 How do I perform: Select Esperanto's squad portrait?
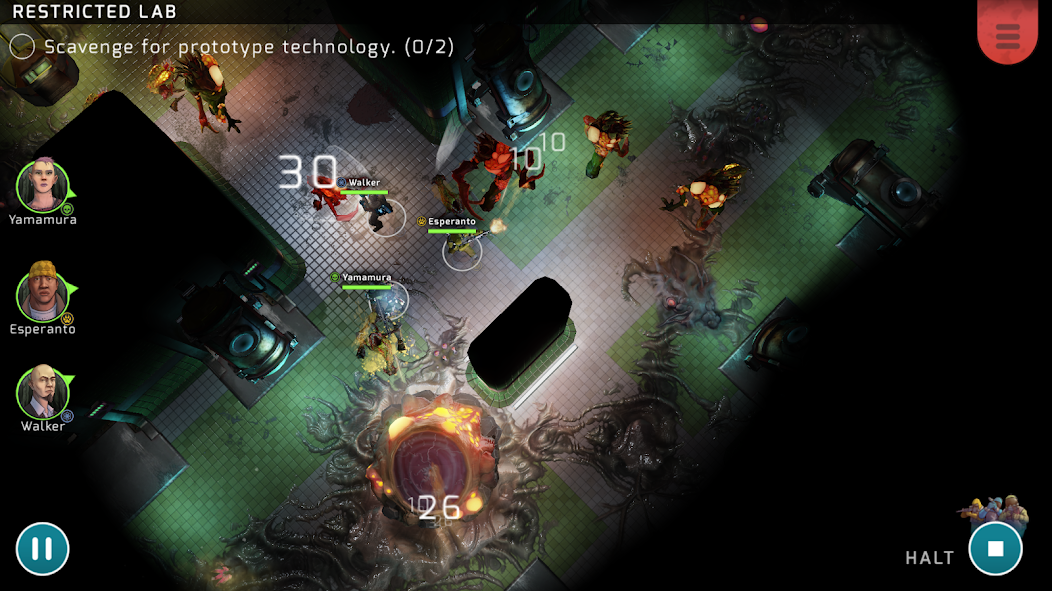tap(43, 294)
